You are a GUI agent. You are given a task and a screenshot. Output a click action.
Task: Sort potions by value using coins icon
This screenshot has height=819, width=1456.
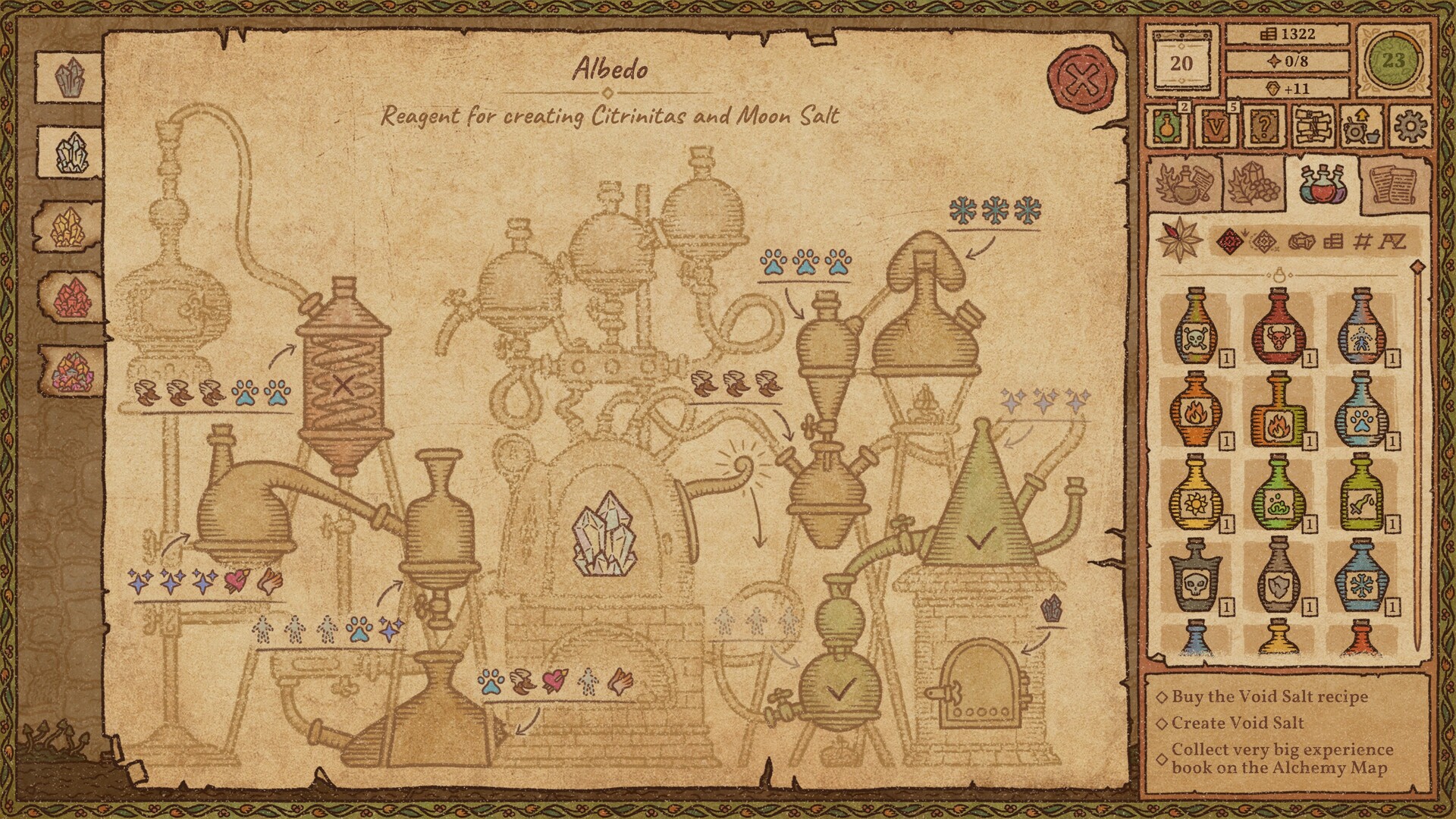pyautogui.click(x=1333, y=243)
